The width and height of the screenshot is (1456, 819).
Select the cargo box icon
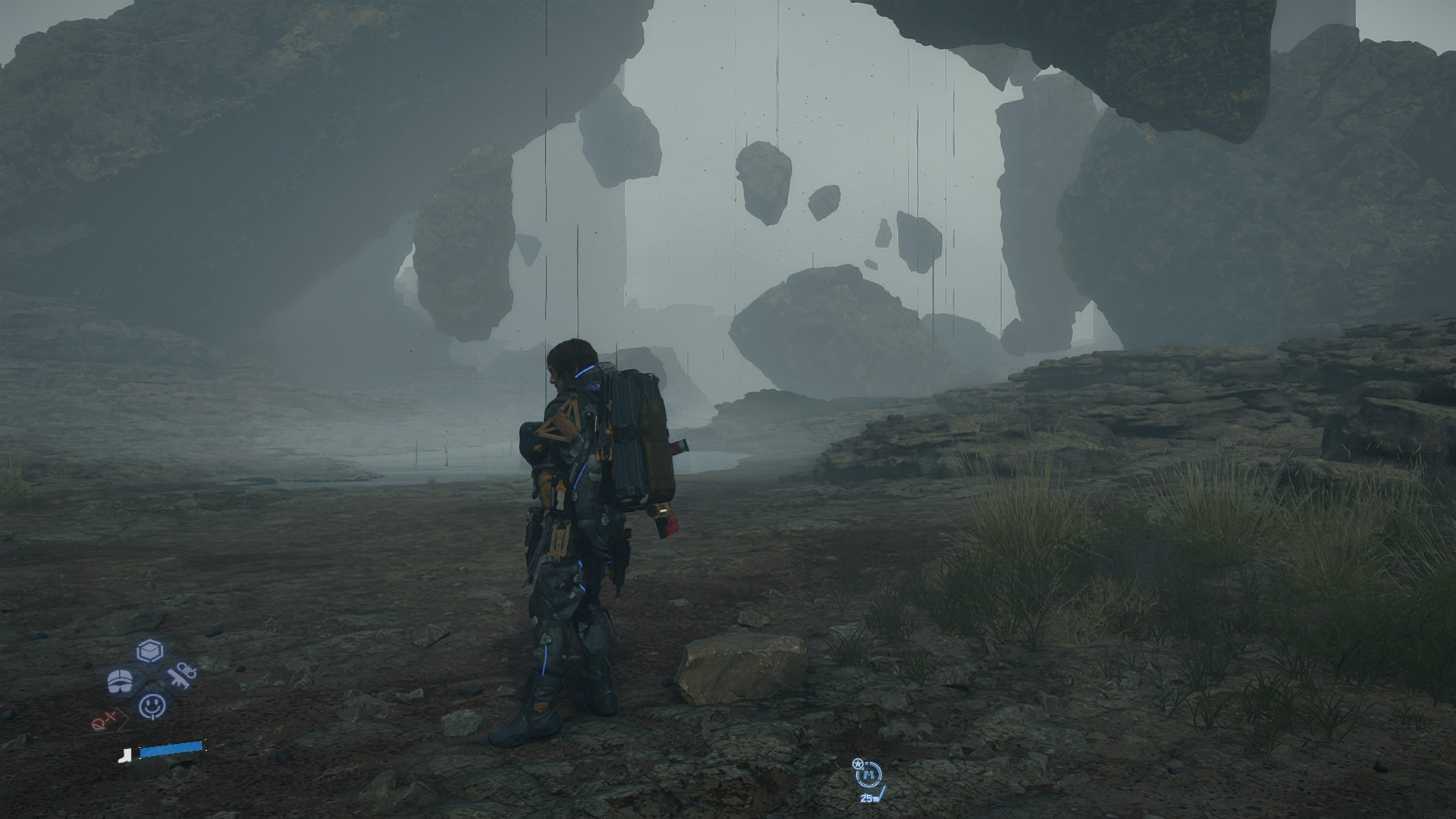150,651
